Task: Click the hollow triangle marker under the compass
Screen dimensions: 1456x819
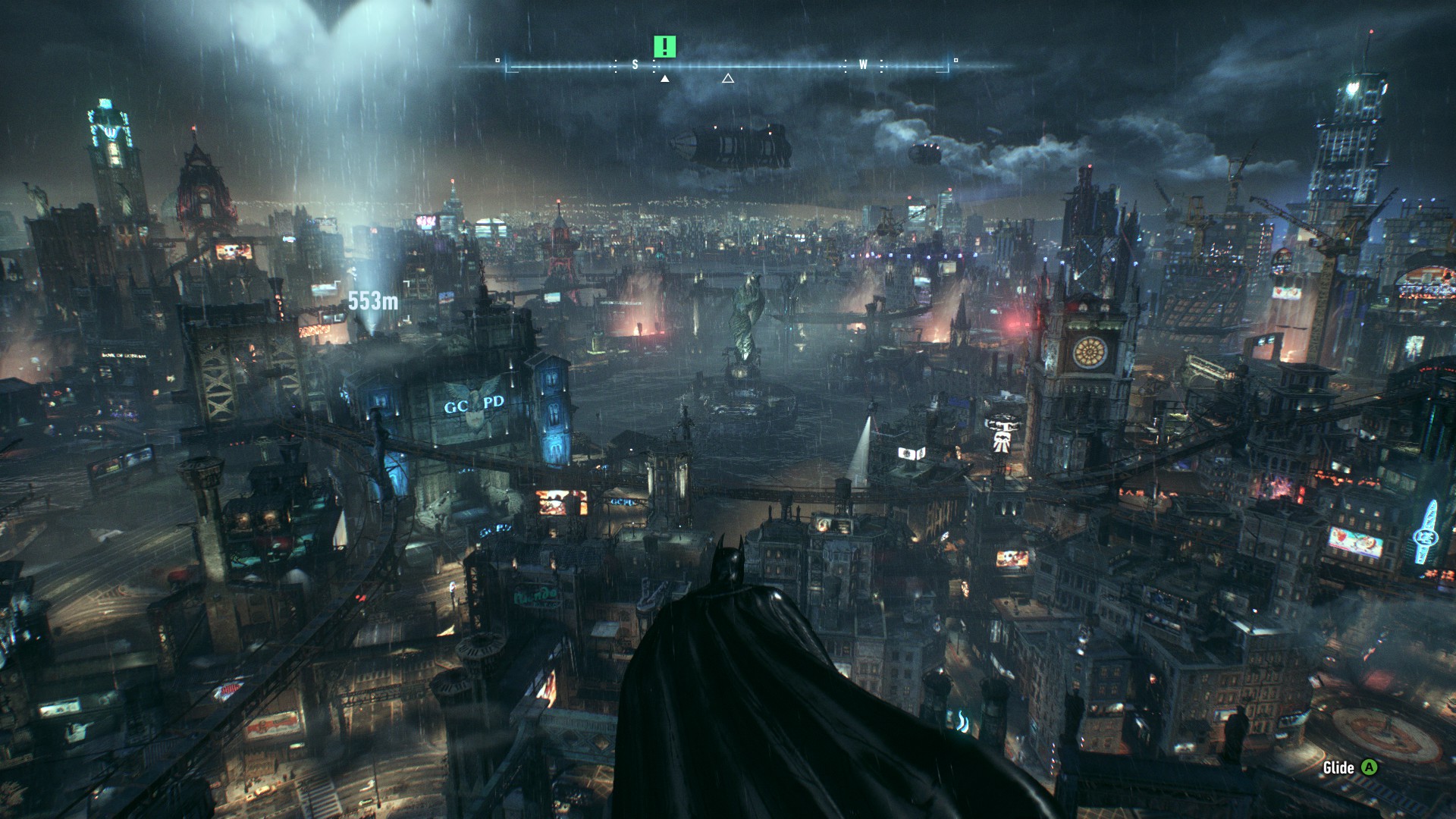Action: [728, 78]
